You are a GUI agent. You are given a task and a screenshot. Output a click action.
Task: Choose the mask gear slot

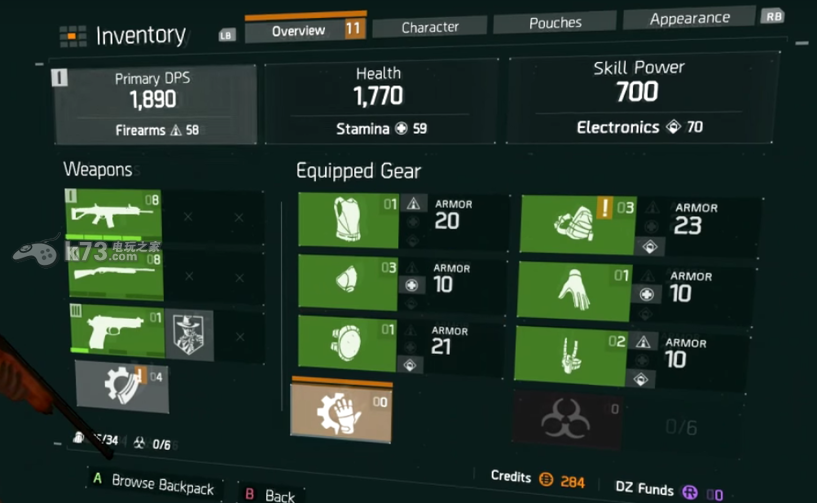[348, 281]
